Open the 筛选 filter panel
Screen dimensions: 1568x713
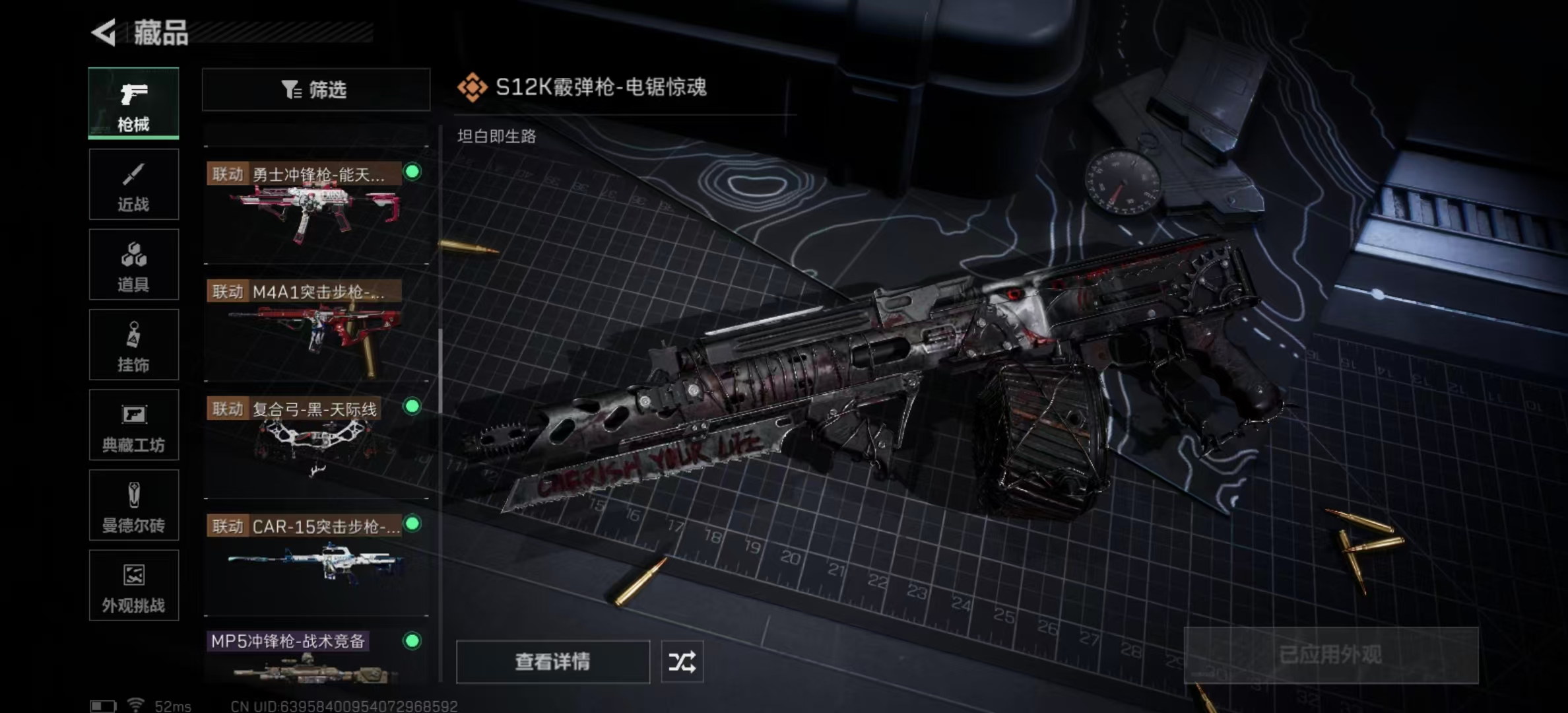[x=315, y=89]
